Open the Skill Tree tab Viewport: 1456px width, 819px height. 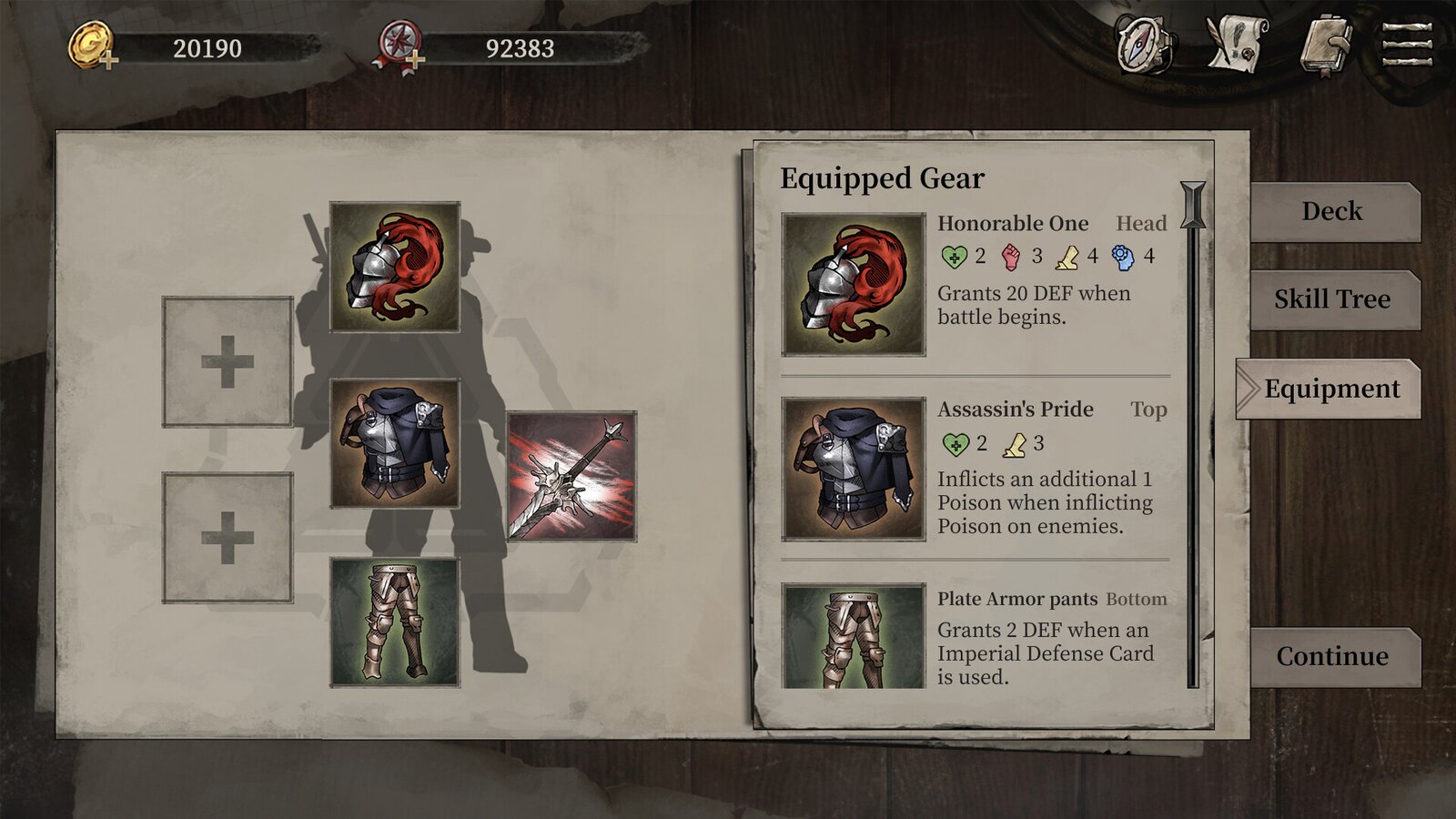[x=1332, y=299]
